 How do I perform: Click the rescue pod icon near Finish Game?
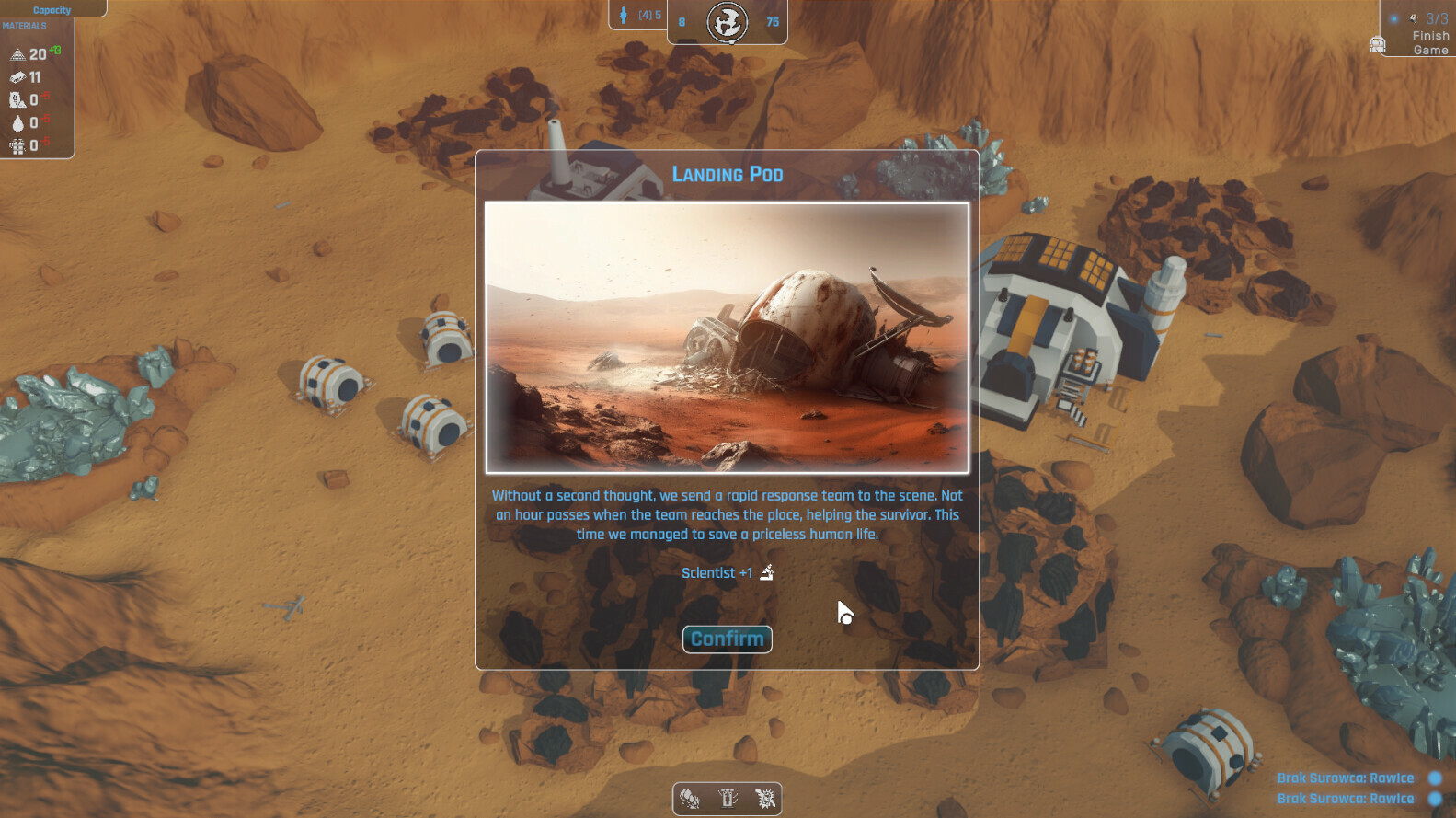point(1376,42)
